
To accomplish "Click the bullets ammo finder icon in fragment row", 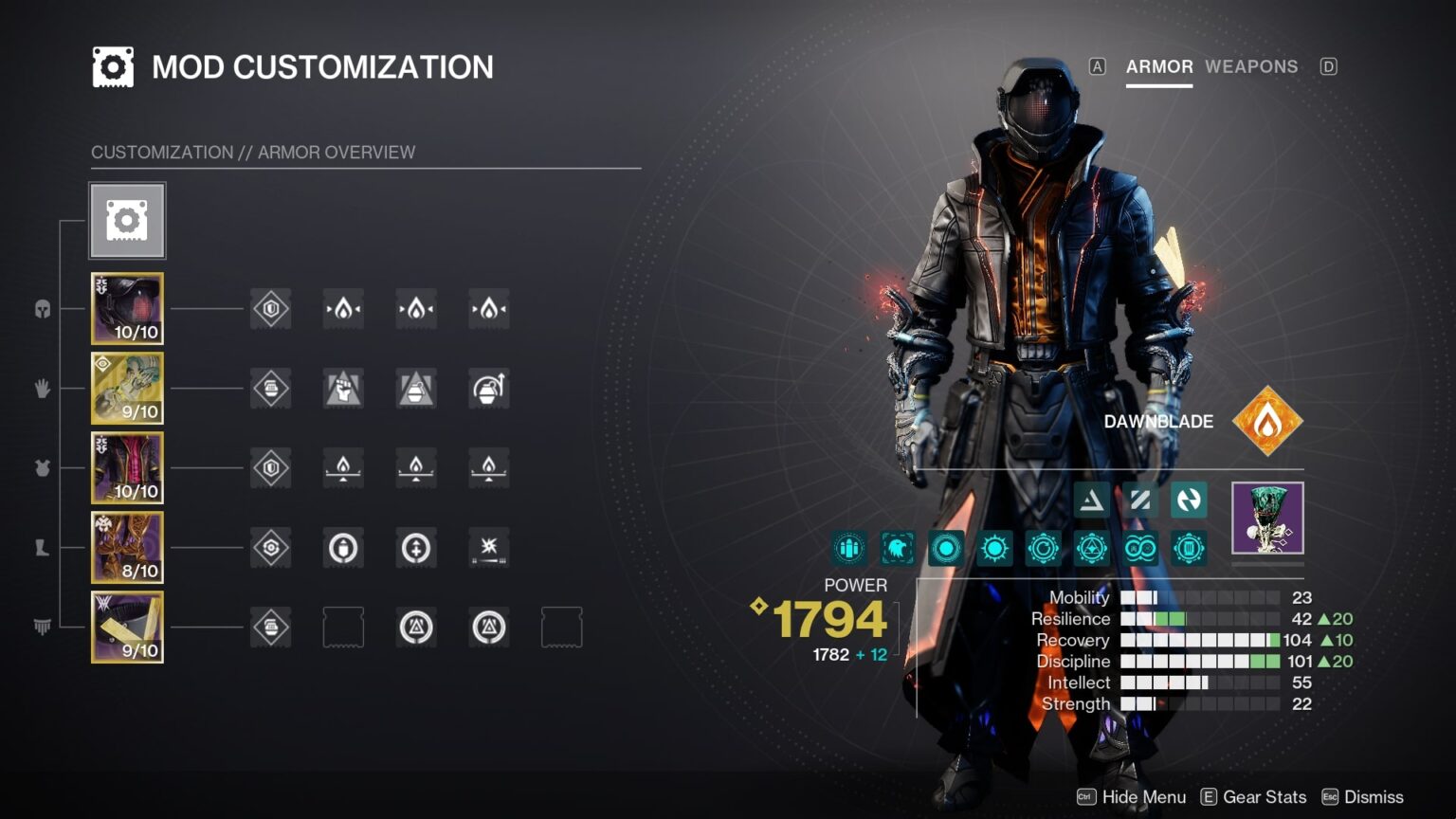I will click(x=848, y=548).
